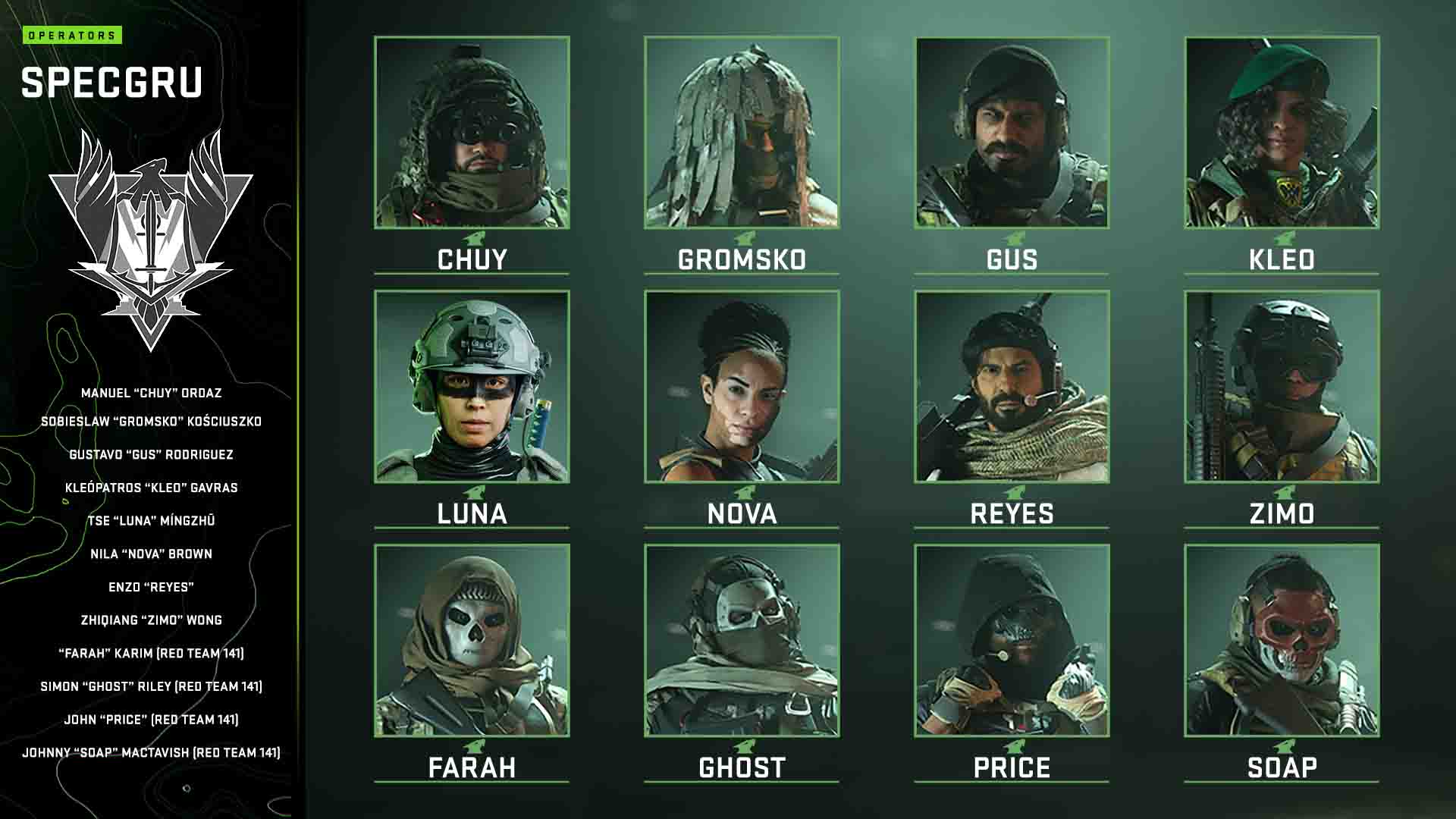Select operator Ghost
Image resolution: width=1456 pixels, height=819 pixels.
(x=742, y=641)
